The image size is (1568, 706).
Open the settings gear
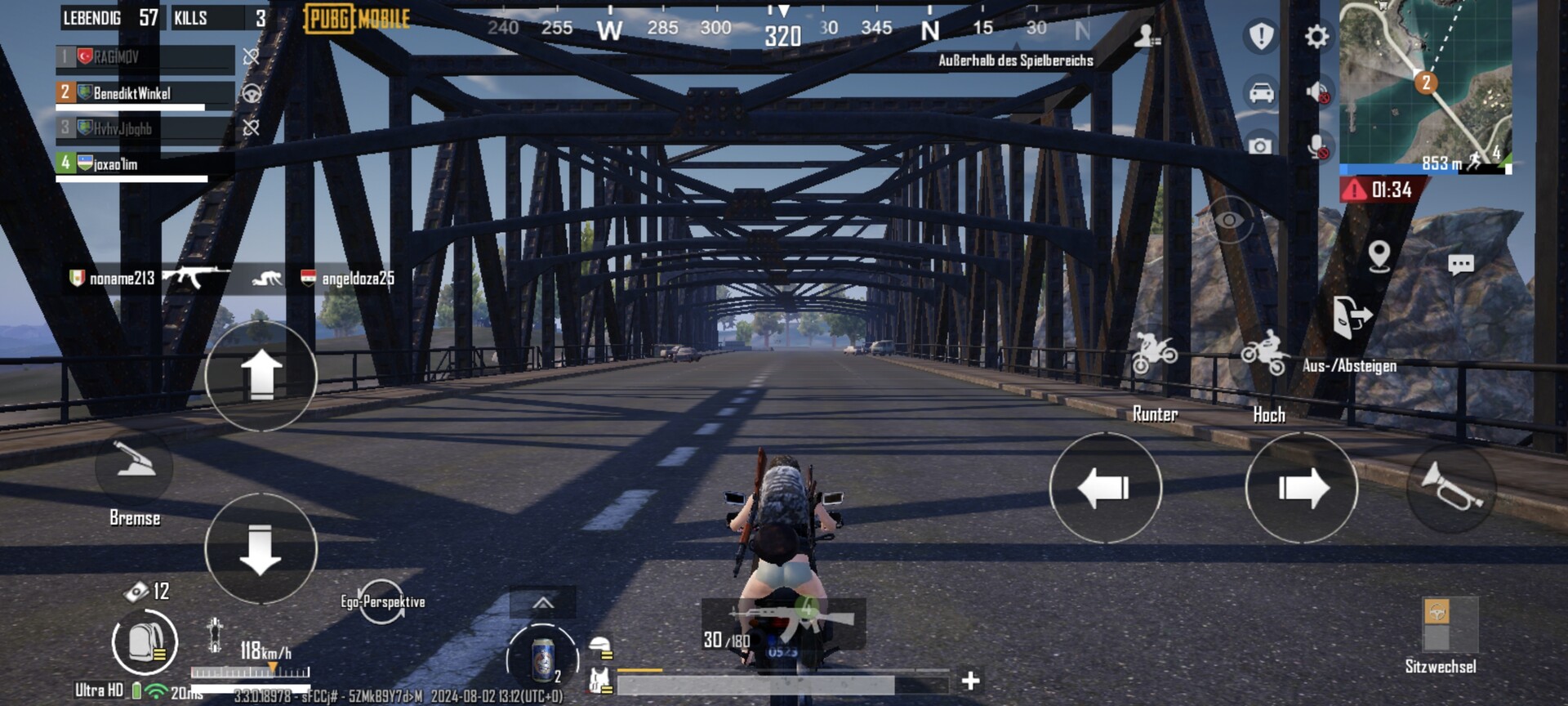coord(1316,37)
